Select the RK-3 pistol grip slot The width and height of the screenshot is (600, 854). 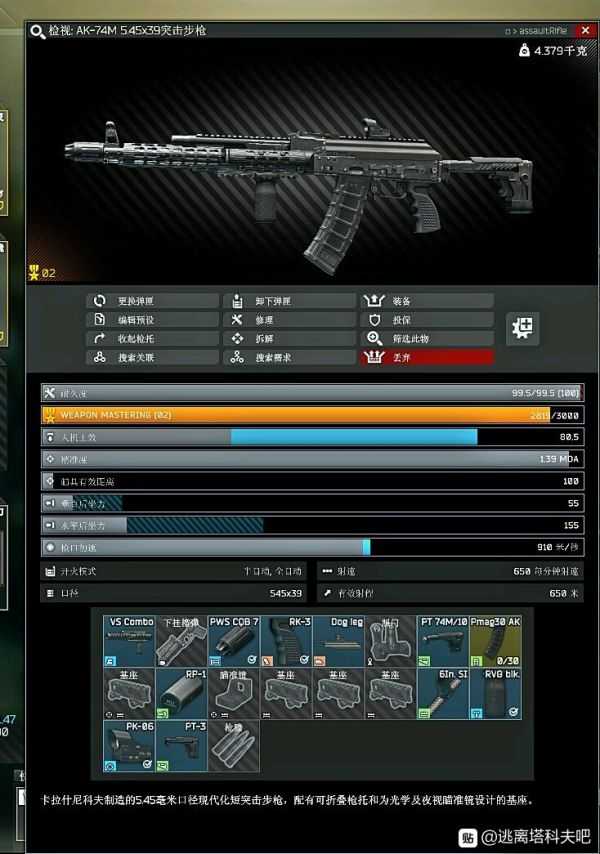pos(285,642)
